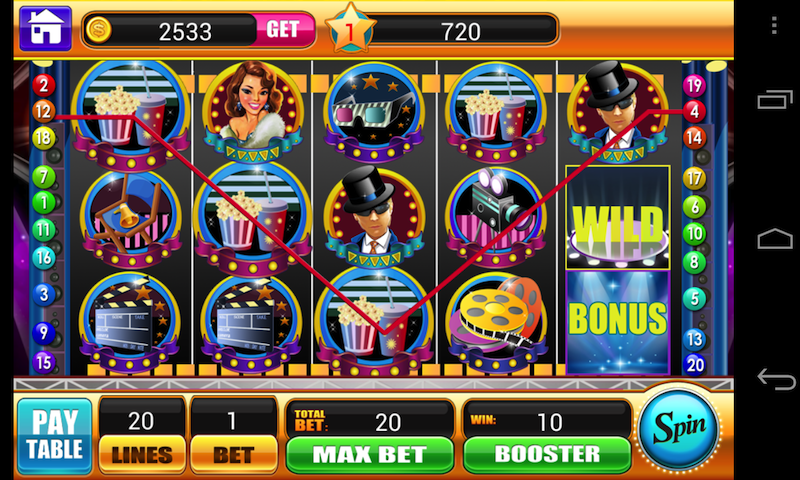Select payline number 12 marker
This screenshot has height=480, width=800.
(x=43, y=112)
